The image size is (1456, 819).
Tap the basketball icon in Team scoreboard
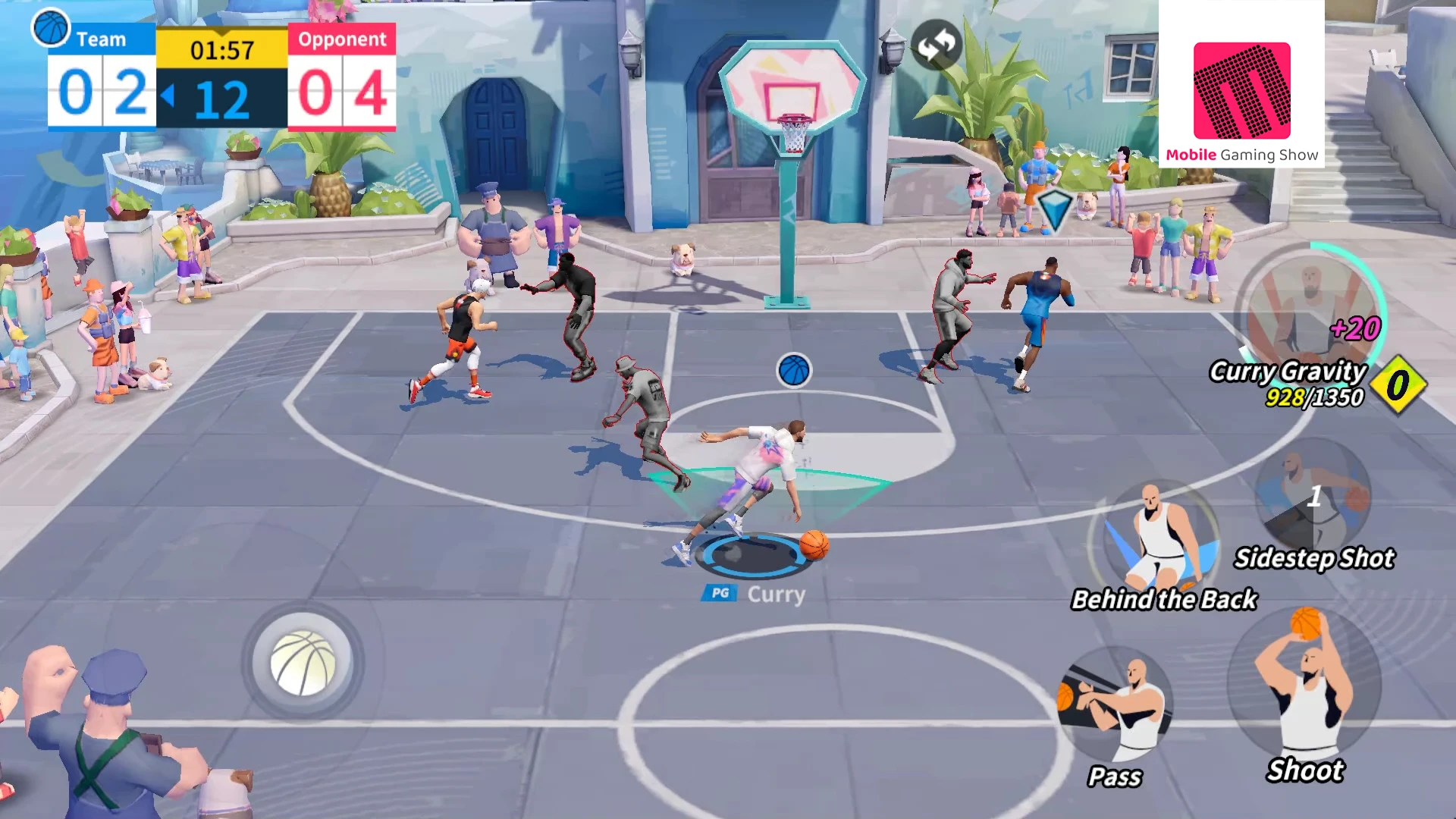point(51,28)
